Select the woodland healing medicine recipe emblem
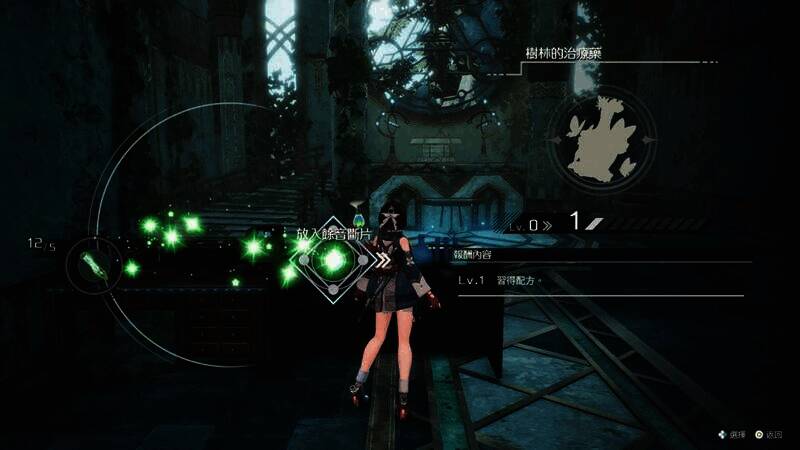800x450 pixels. (x=603, y=137)
